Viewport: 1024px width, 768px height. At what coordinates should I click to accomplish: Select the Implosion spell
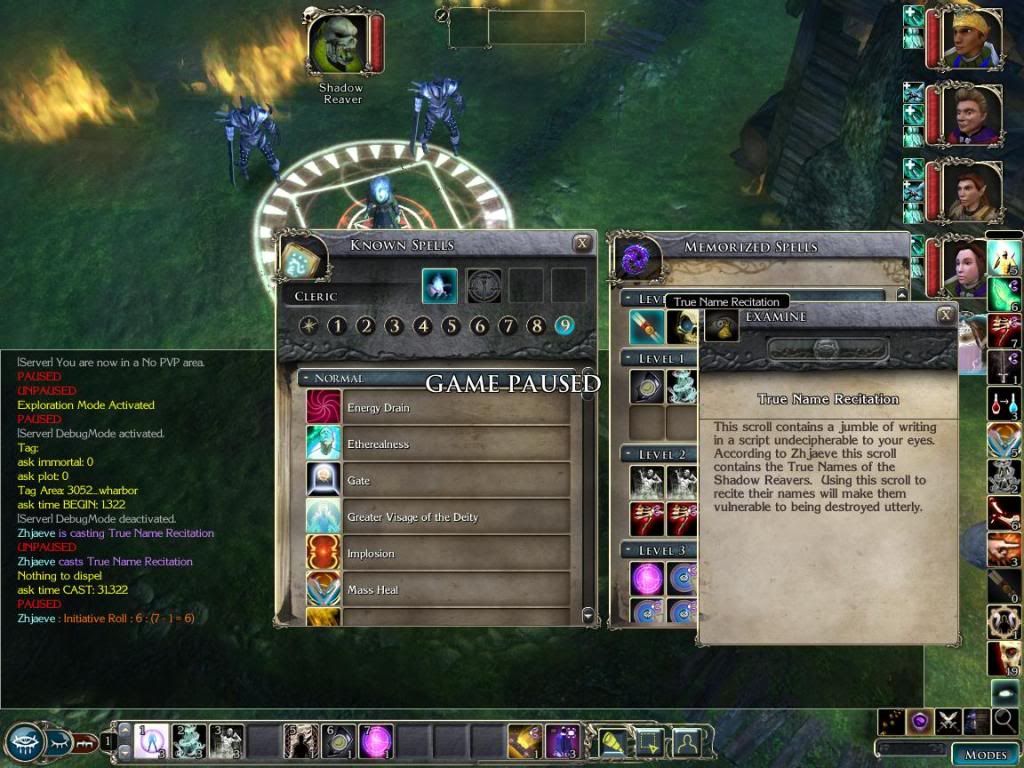point(439,554)
